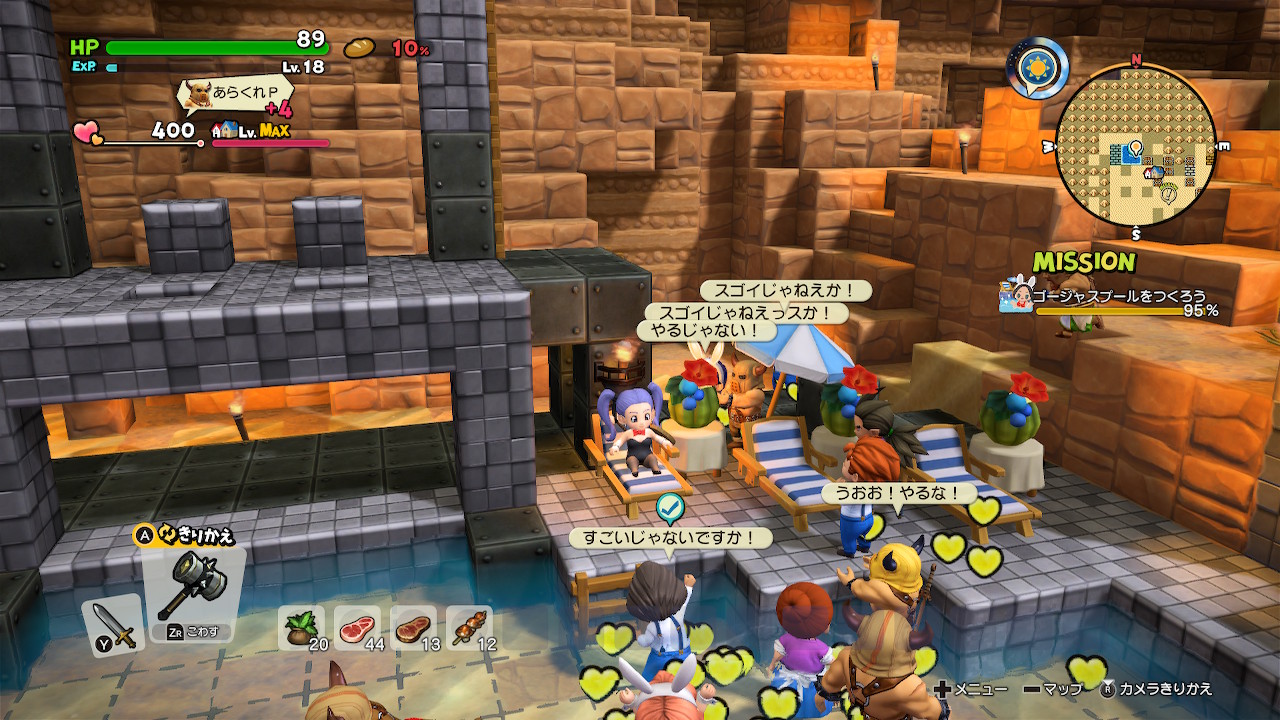Select the meat skewer slot with 12
1280x720 pixels.
pos(469,628)
